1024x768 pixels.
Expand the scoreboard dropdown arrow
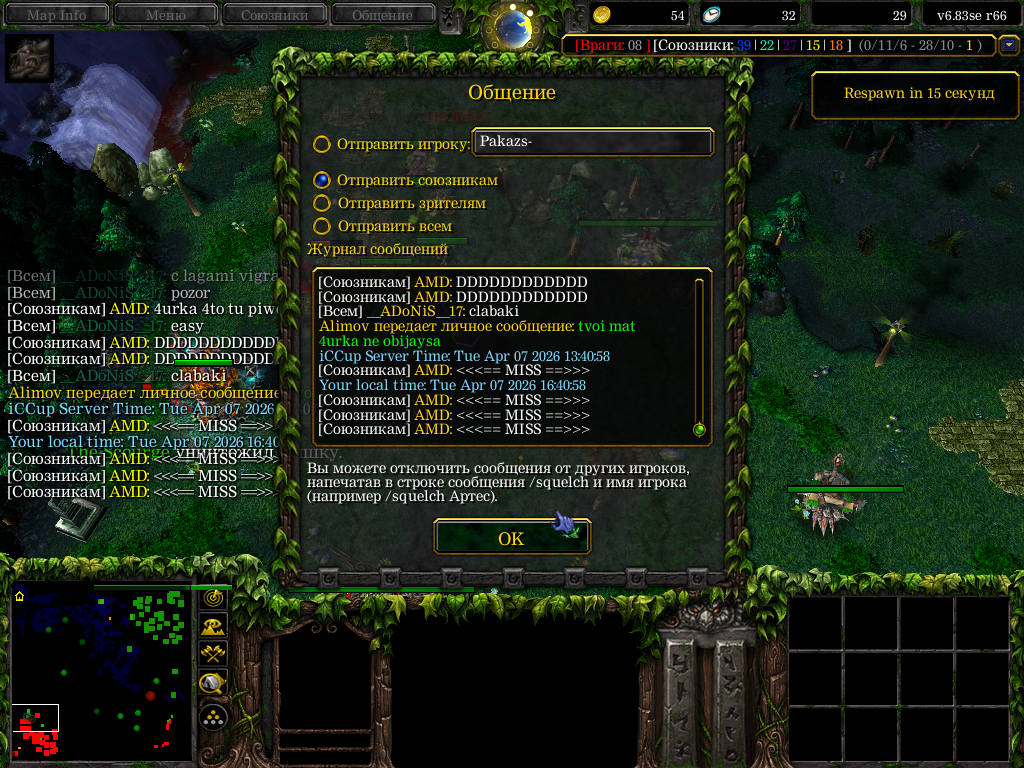click(1009, 45)
